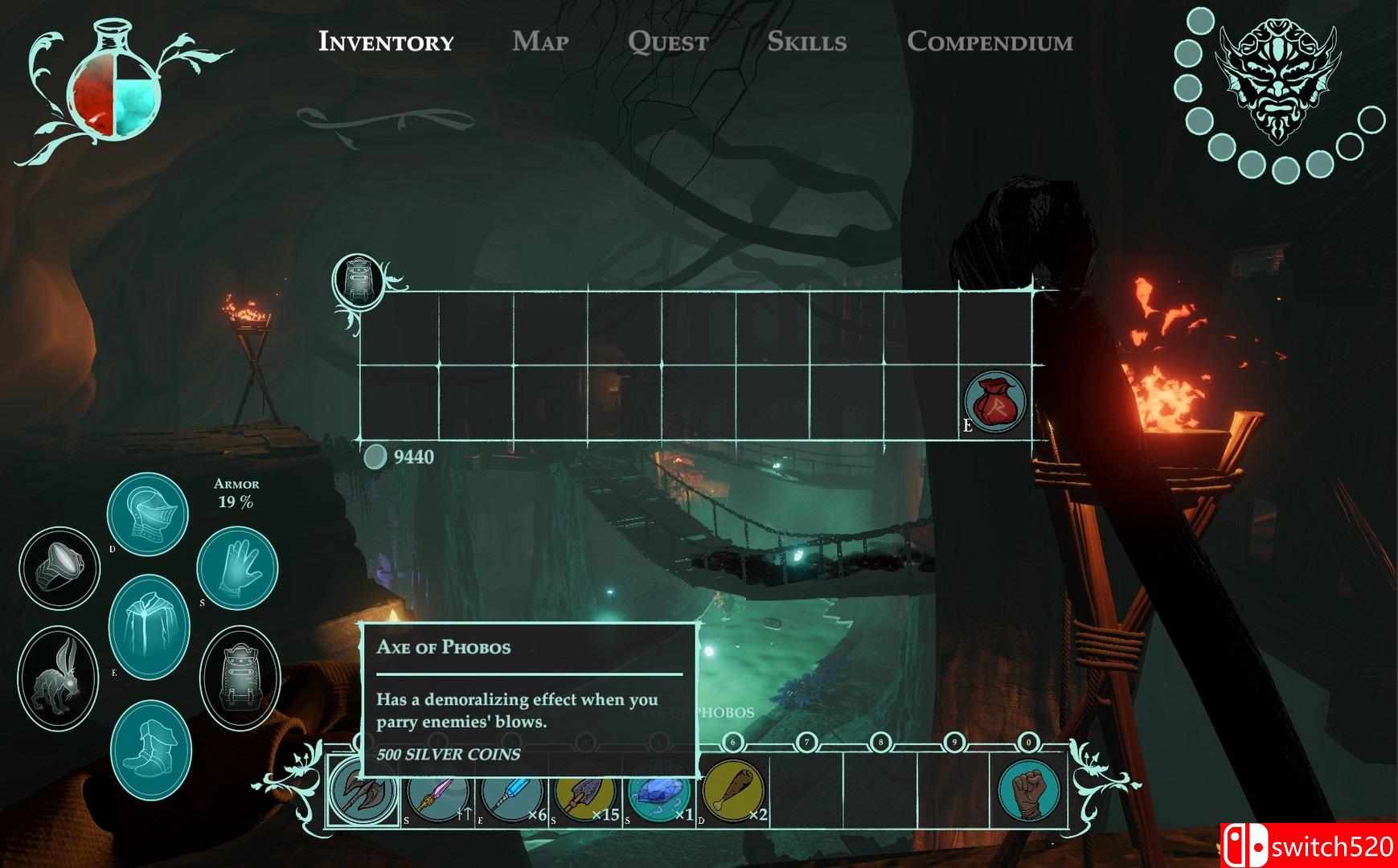The height and width of the screenshot is (868, 1398).
Task: Select the ring equipment slot
Action: click(59, 567)
